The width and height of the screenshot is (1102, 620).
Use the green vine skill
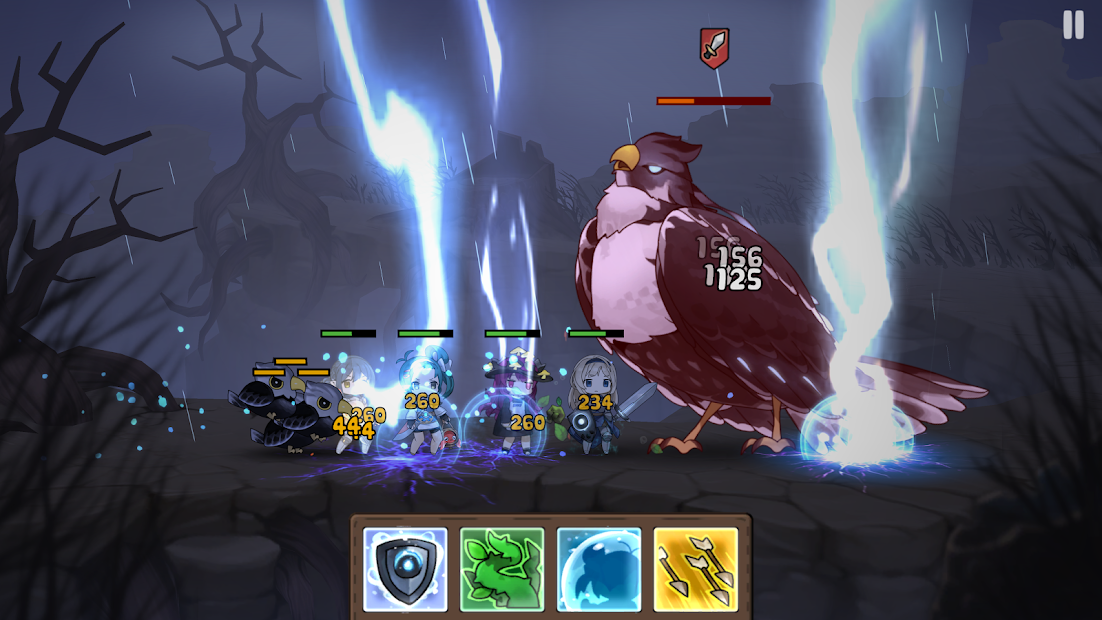point(502,569)
